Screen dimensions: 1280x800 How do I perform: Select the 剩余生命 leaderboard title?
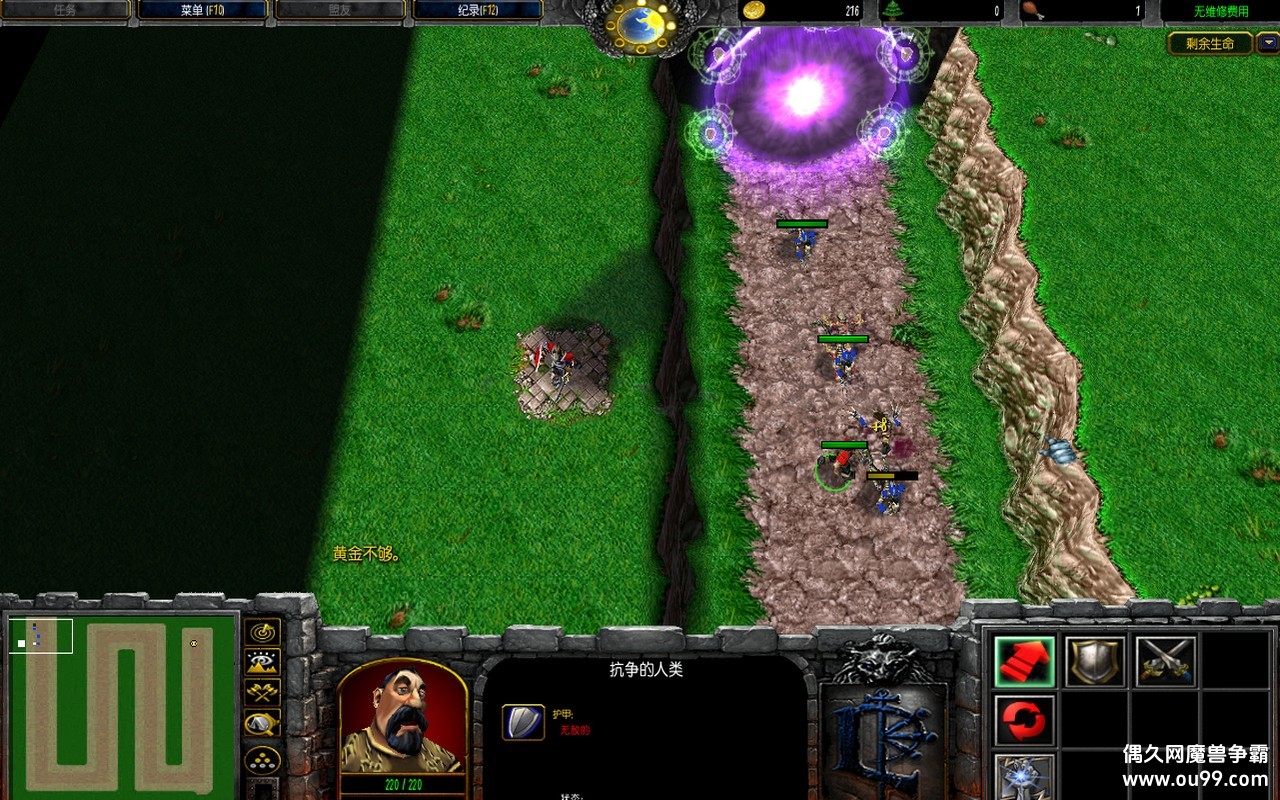1210,43
